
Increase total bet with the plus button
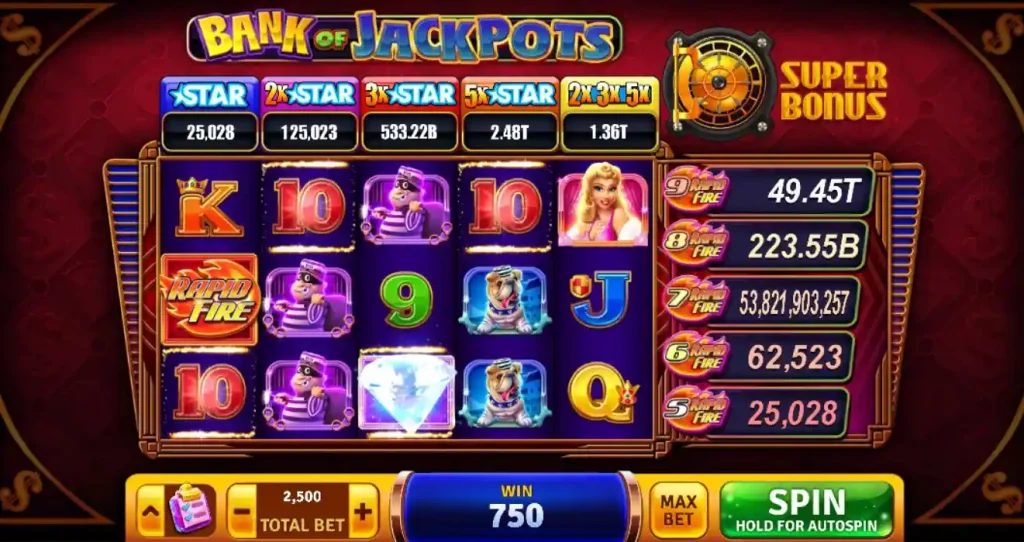[362, 512]
